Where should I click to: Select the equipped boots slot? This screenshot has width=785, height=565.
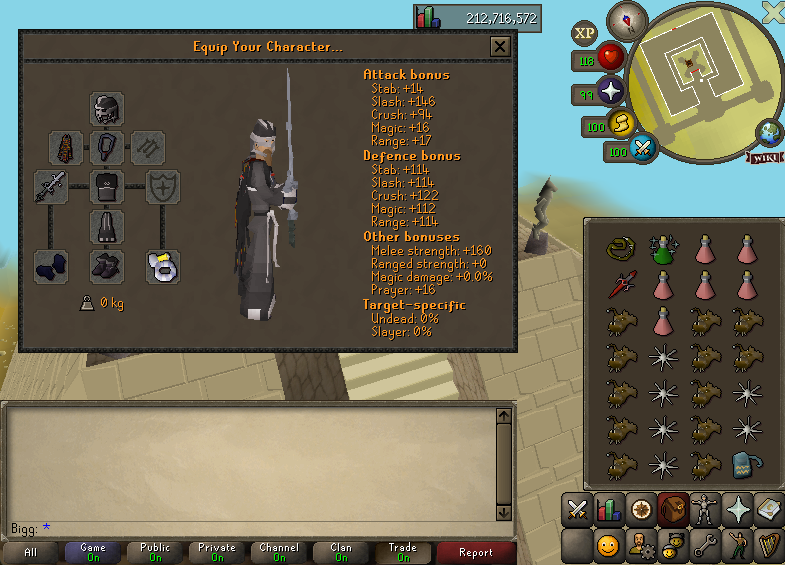pyautogui.click(x=107, y=266)
